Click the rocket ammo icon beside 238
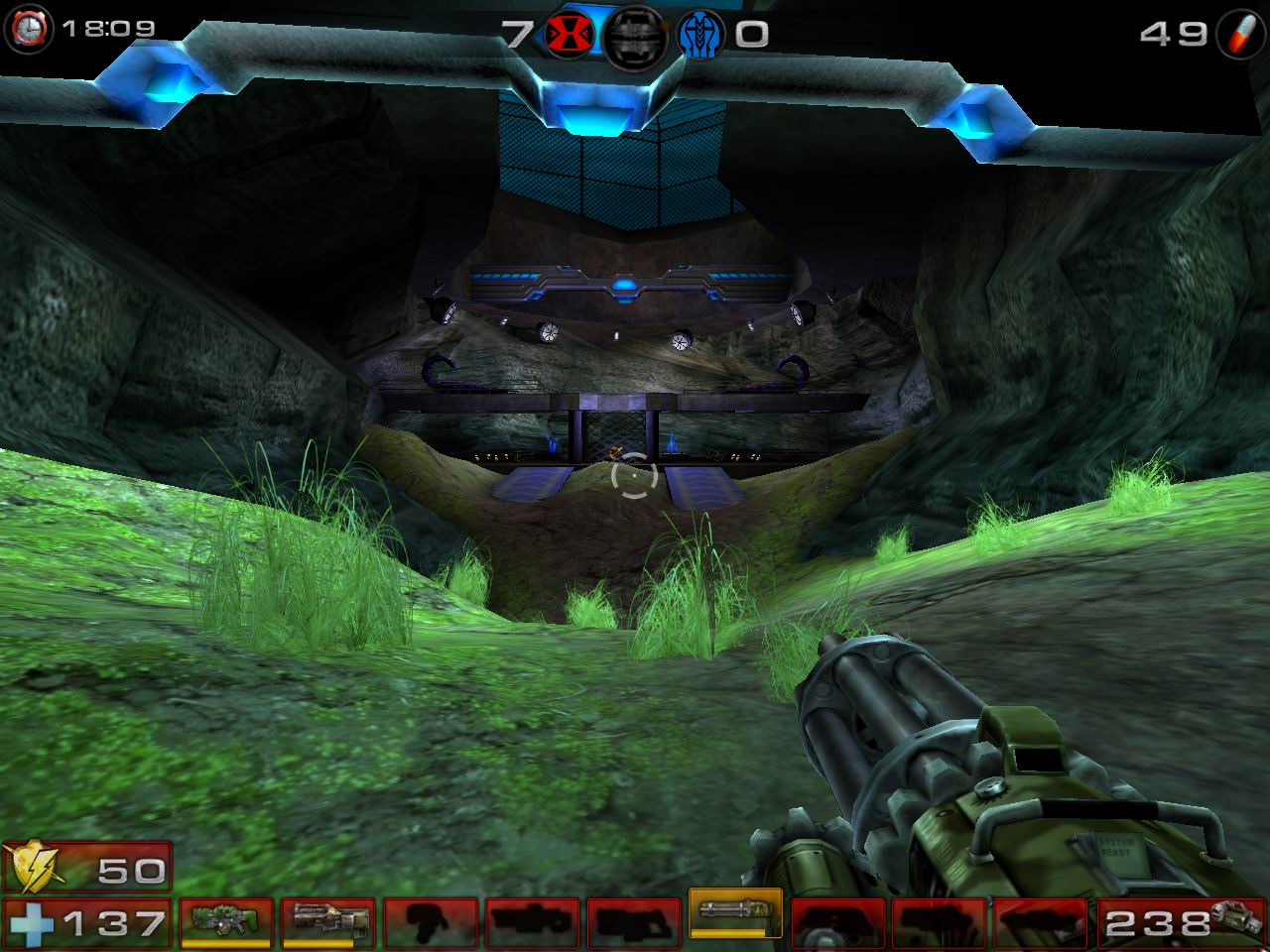1270x952 pixels. point(1233,920)
